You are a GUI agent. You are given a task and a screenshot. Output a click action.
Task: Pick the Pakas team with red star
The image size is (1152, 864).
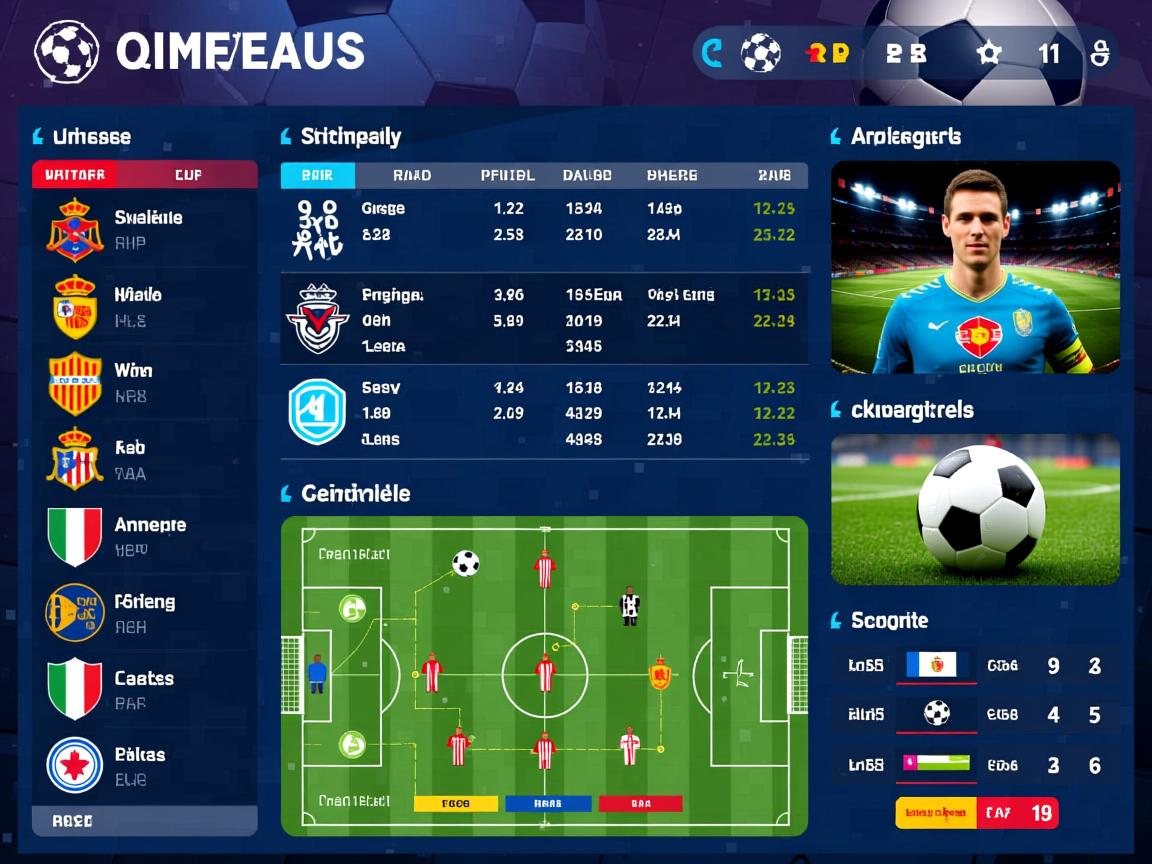point(145,766)
